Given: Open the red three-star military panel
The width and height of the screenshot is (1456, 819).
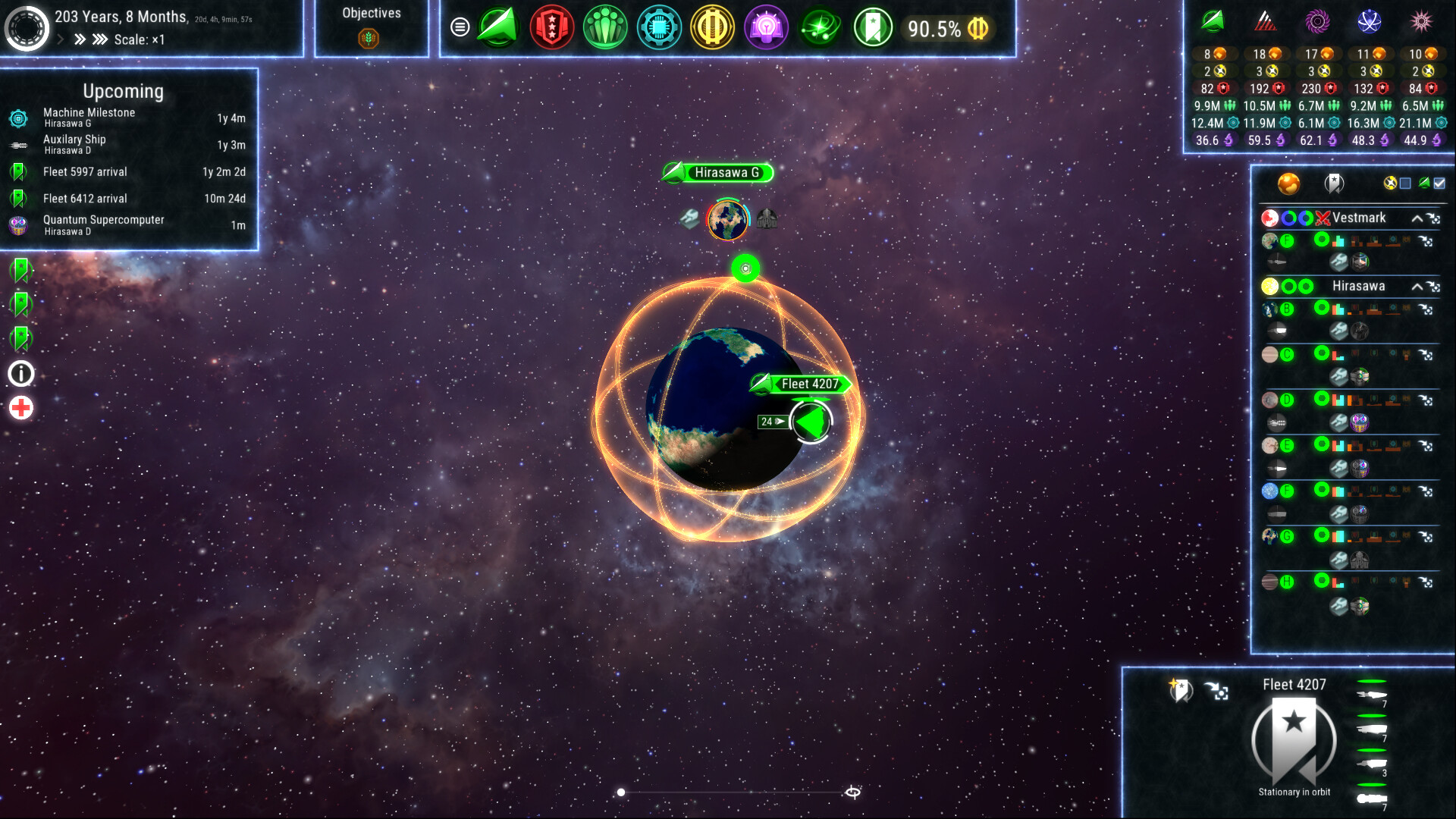Looking at the screenshot, I should (x=551, y=27).
